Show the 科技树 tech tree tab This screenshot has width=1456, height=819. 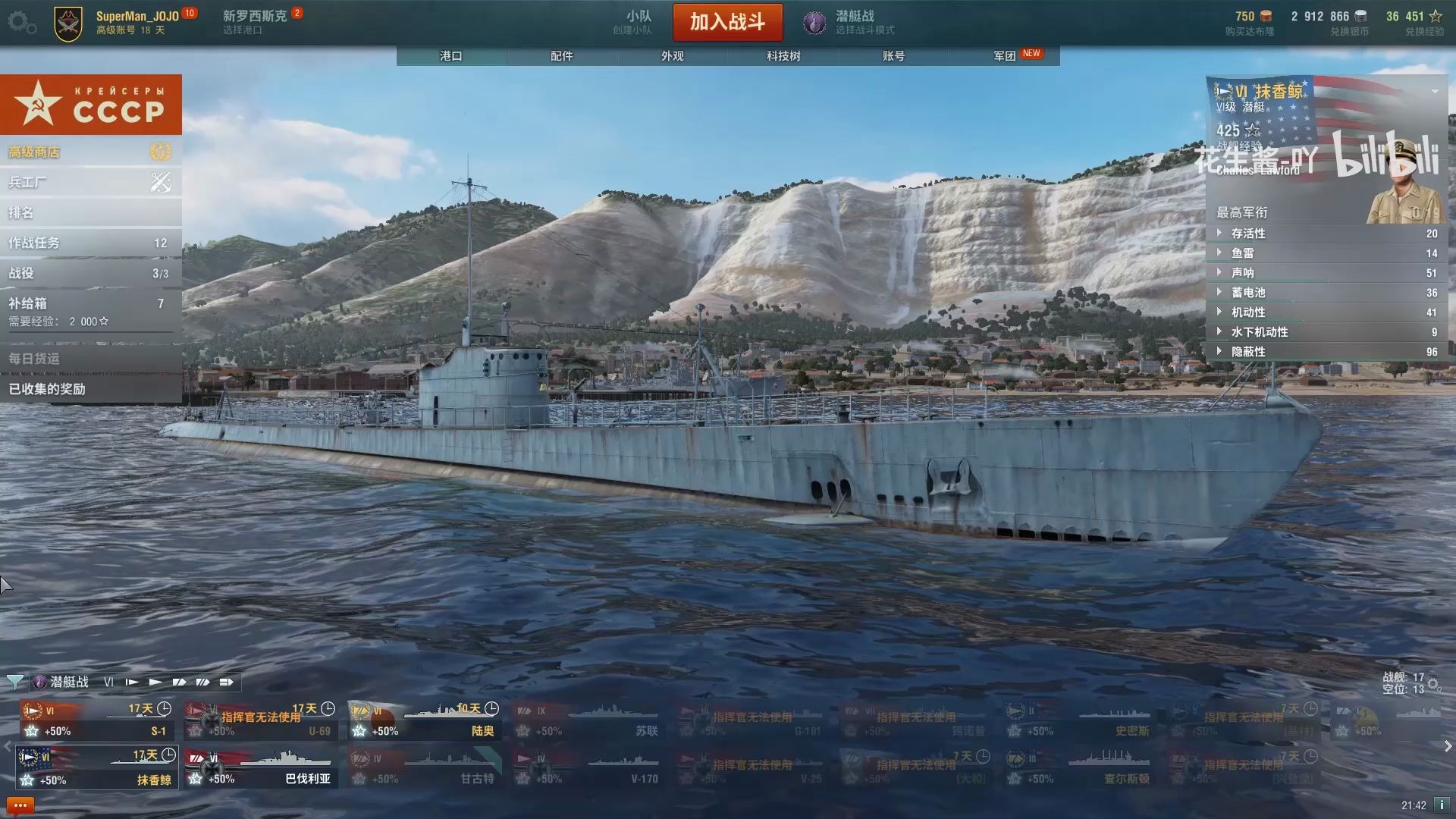point(783,56)
